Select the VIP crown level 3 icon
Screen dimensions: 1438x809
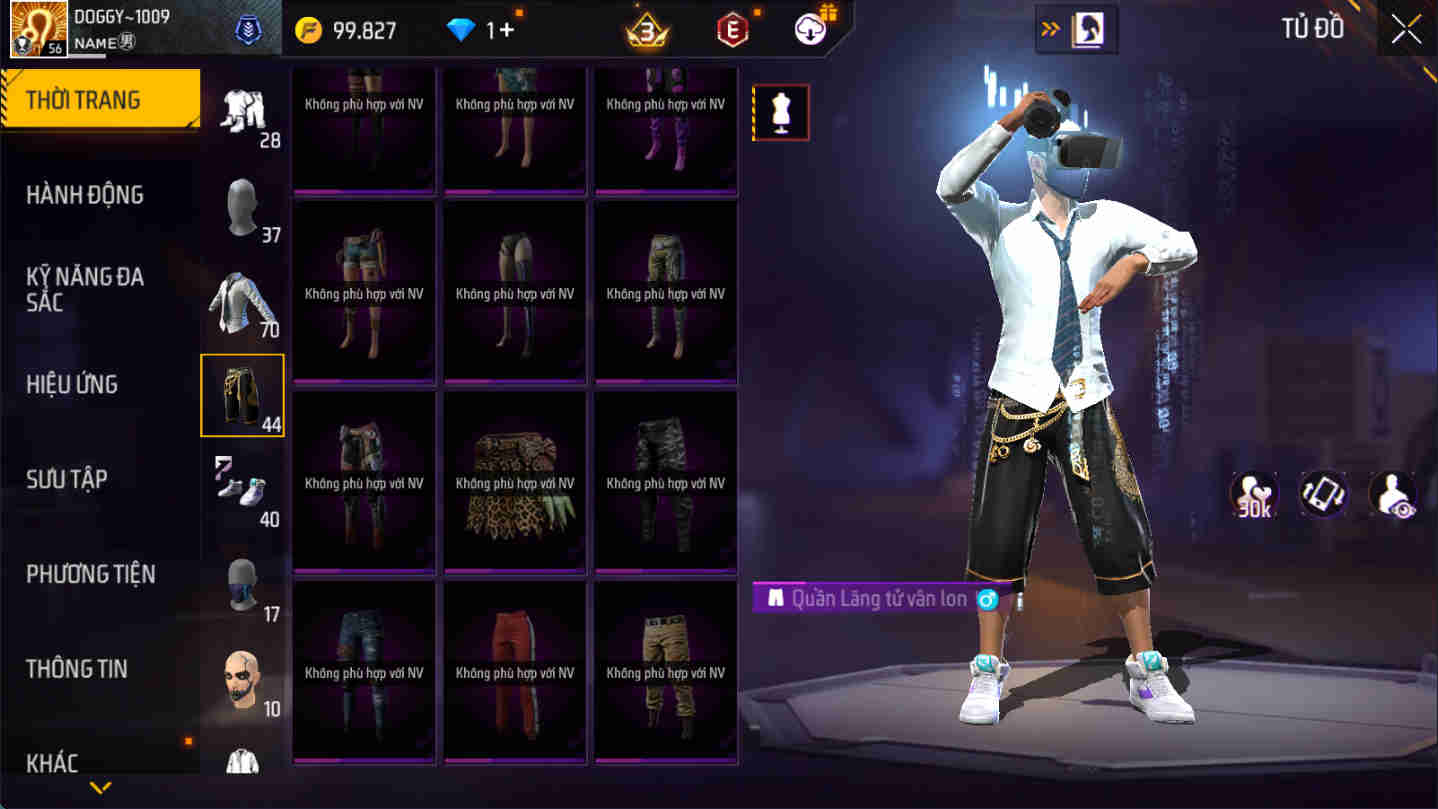[645, 28]
